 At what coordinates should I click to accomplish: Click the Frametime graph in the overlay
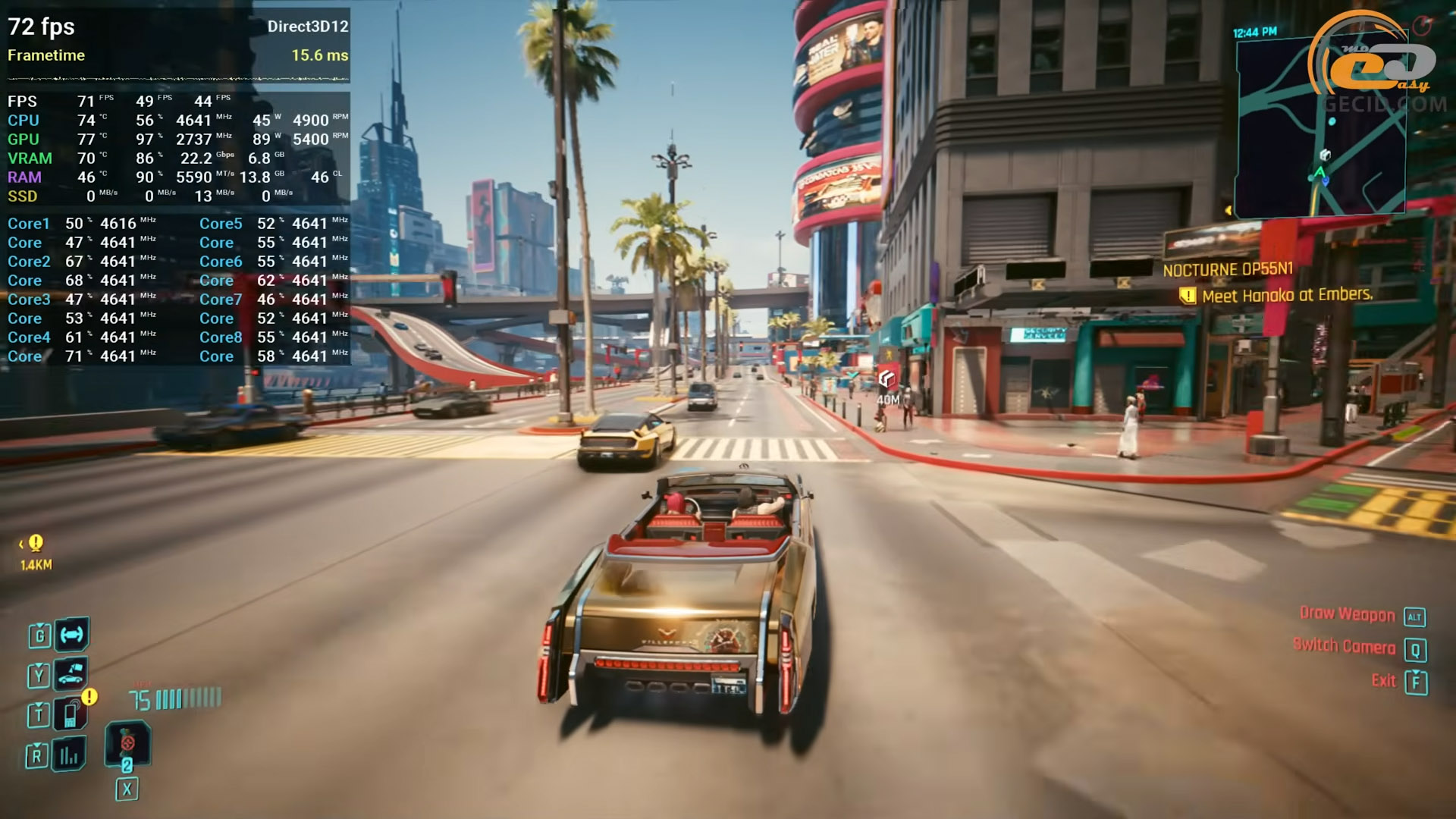point(178,78)
